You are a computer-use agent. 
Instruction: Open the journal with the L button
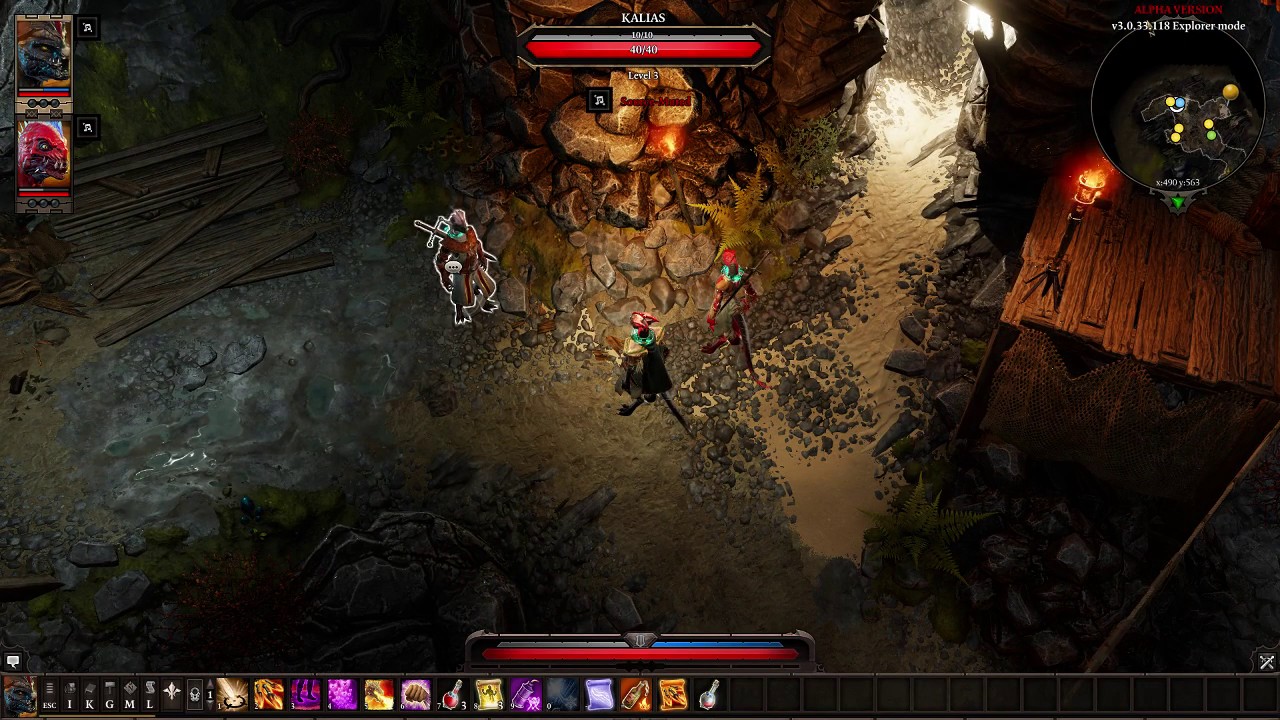click(x=149, y=694)
